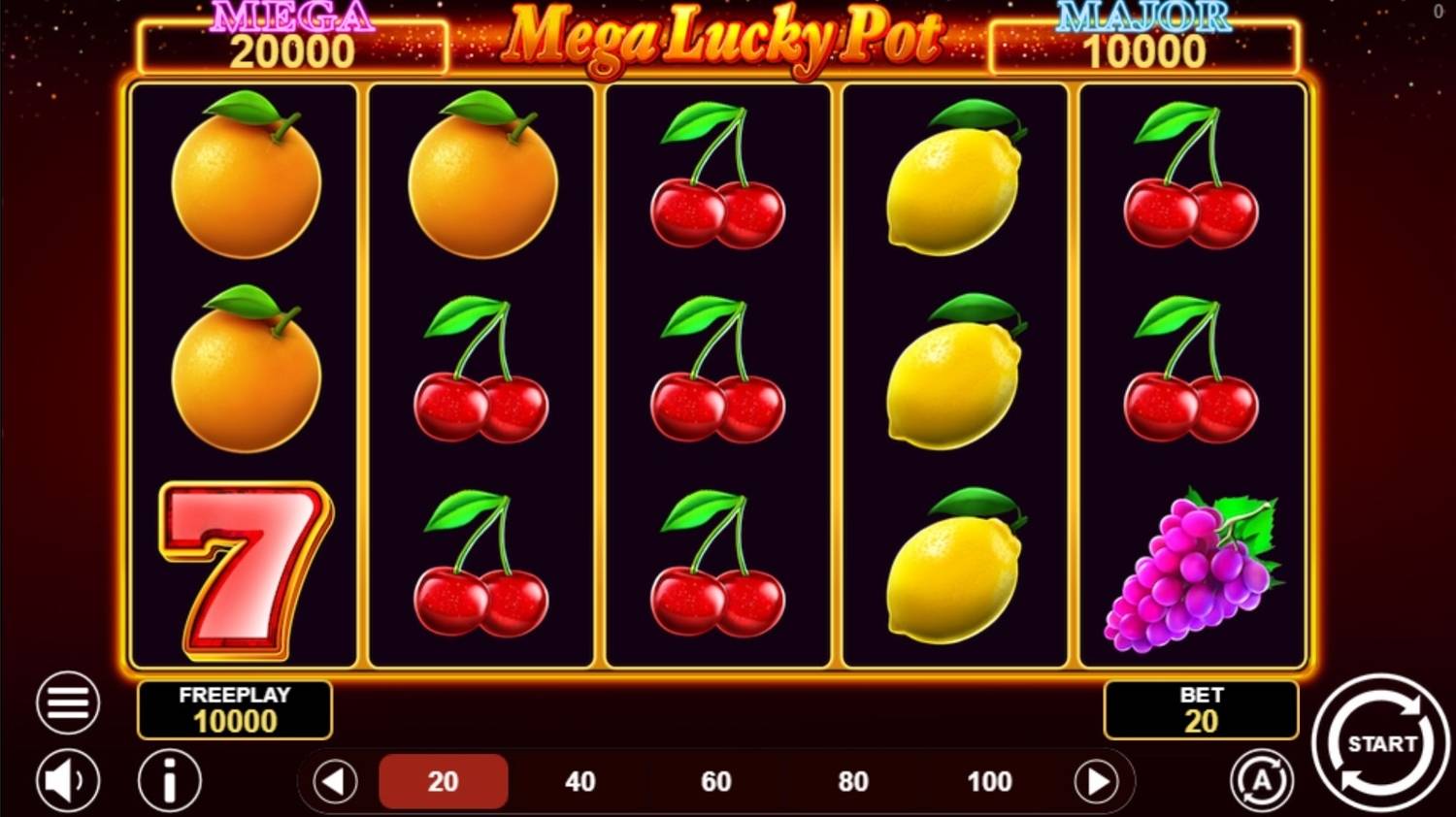Click the speaker icon

tap(64, 780)
